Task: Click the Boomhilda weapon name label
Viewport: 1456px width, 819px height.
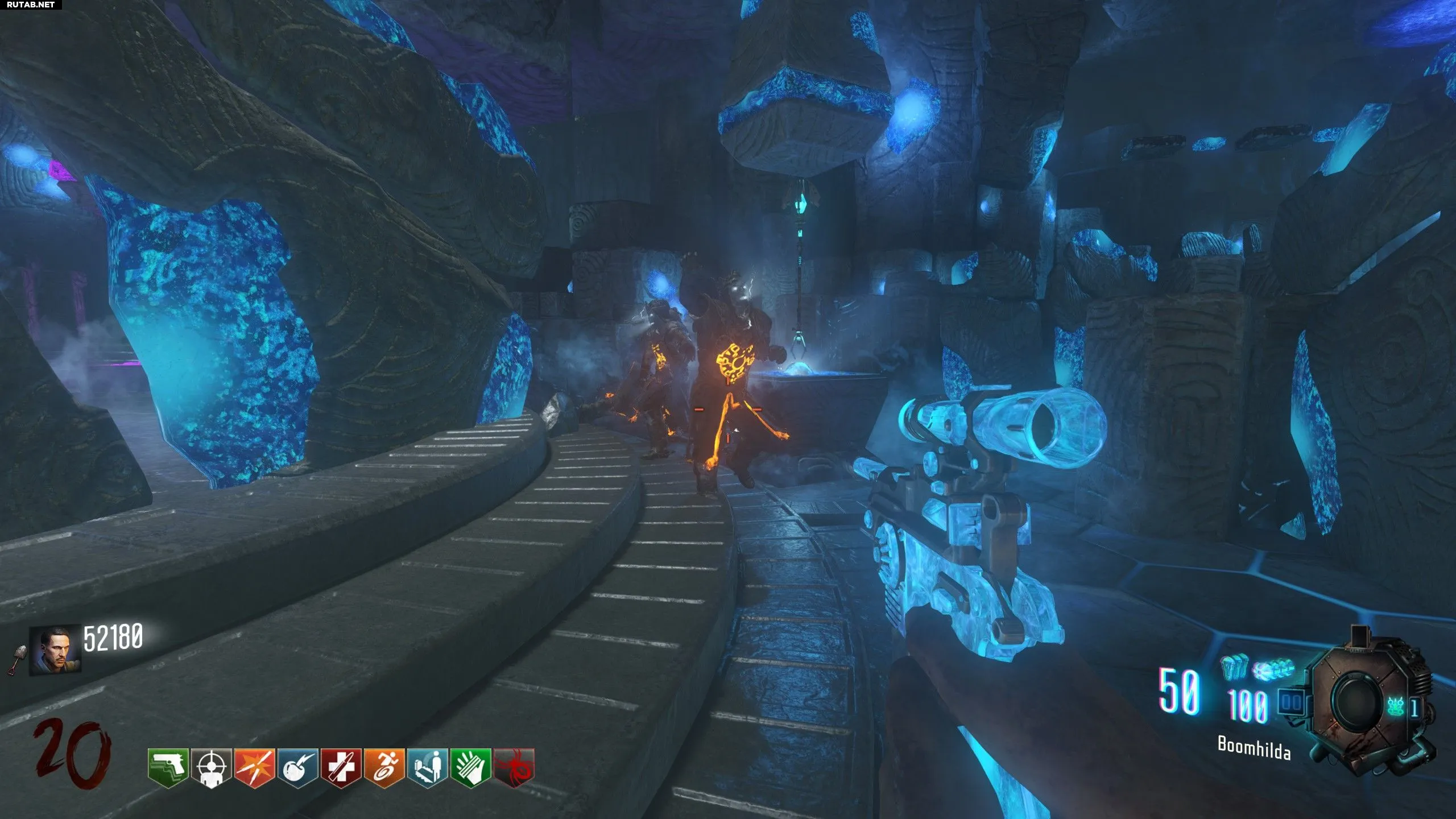Action: pyautogui.click(x=1254, y=748)
